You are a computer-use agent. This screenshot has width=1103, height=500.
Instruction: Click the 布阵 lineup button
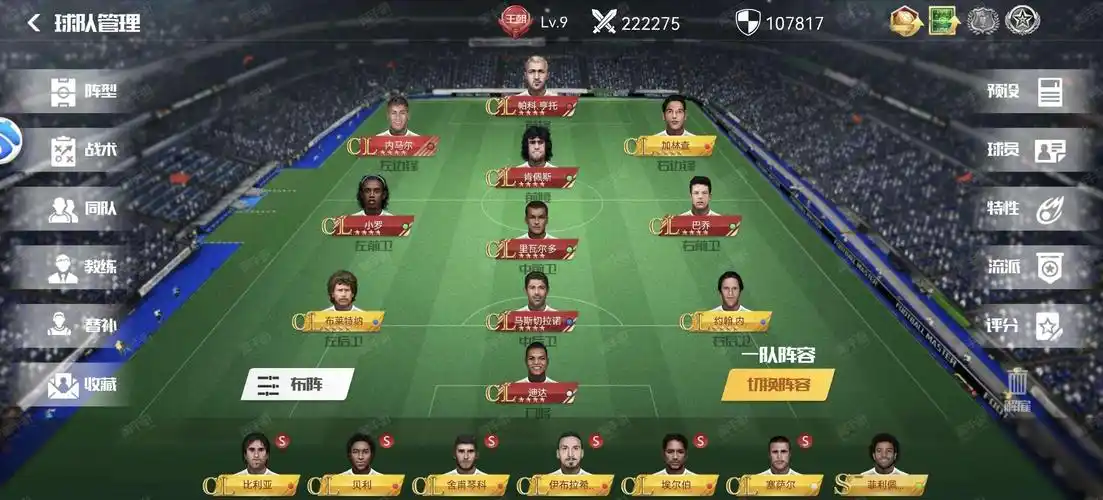pos(297,384)
